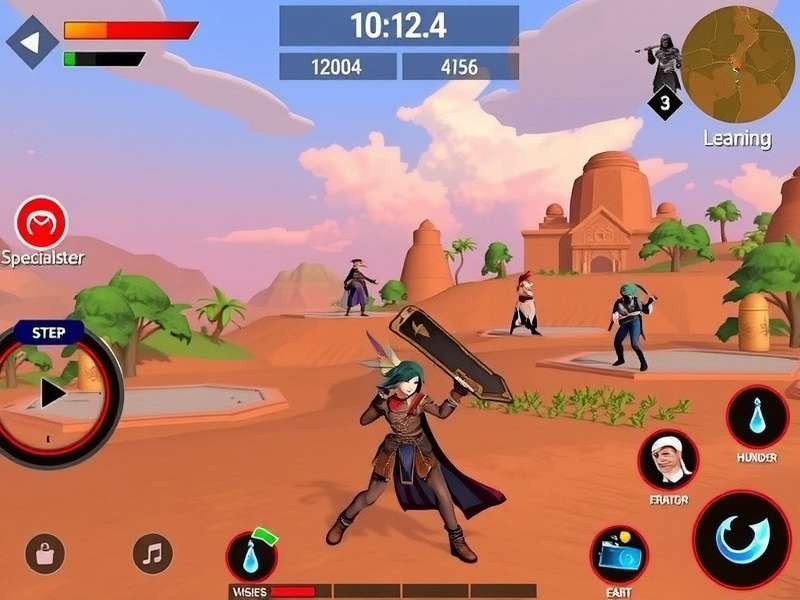Tap the back arrow diamond button

pos(32,42)
